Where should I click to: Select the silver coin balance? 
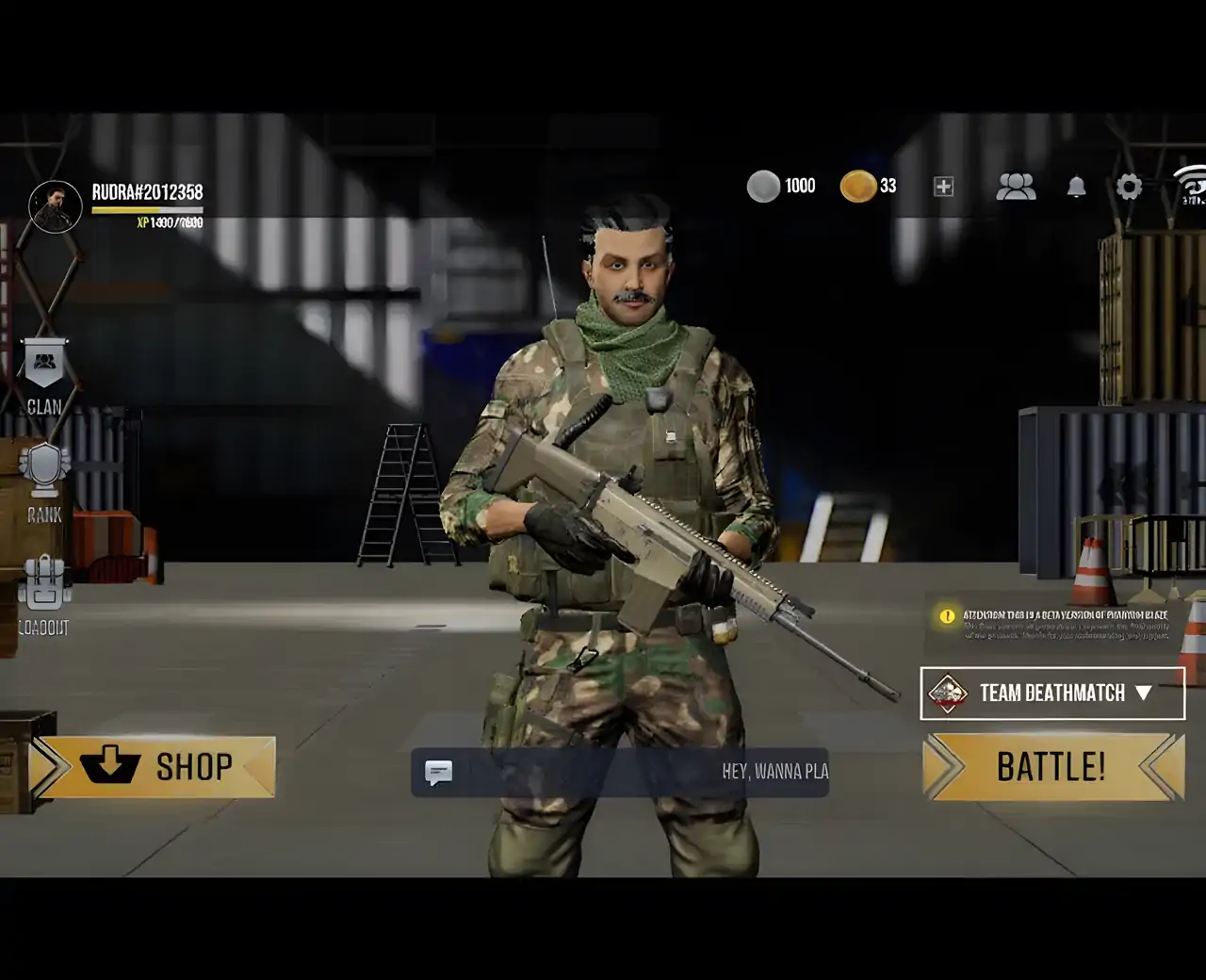pyautogui.click(x=781, y=187)
